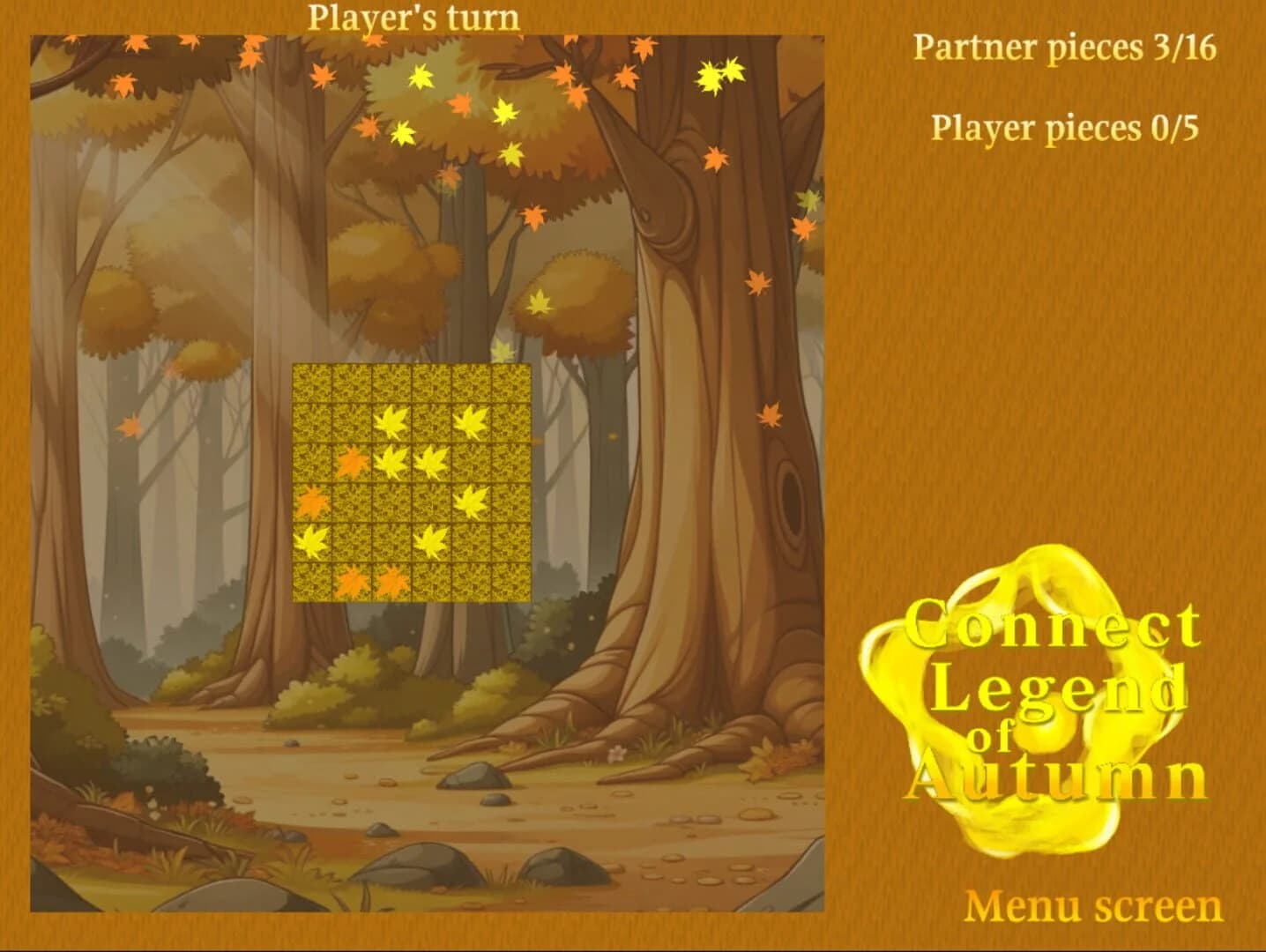1266x952 pixels.
Task: Select the pair of adjacent yellow leaves in row three
Action: coord(413,463)
